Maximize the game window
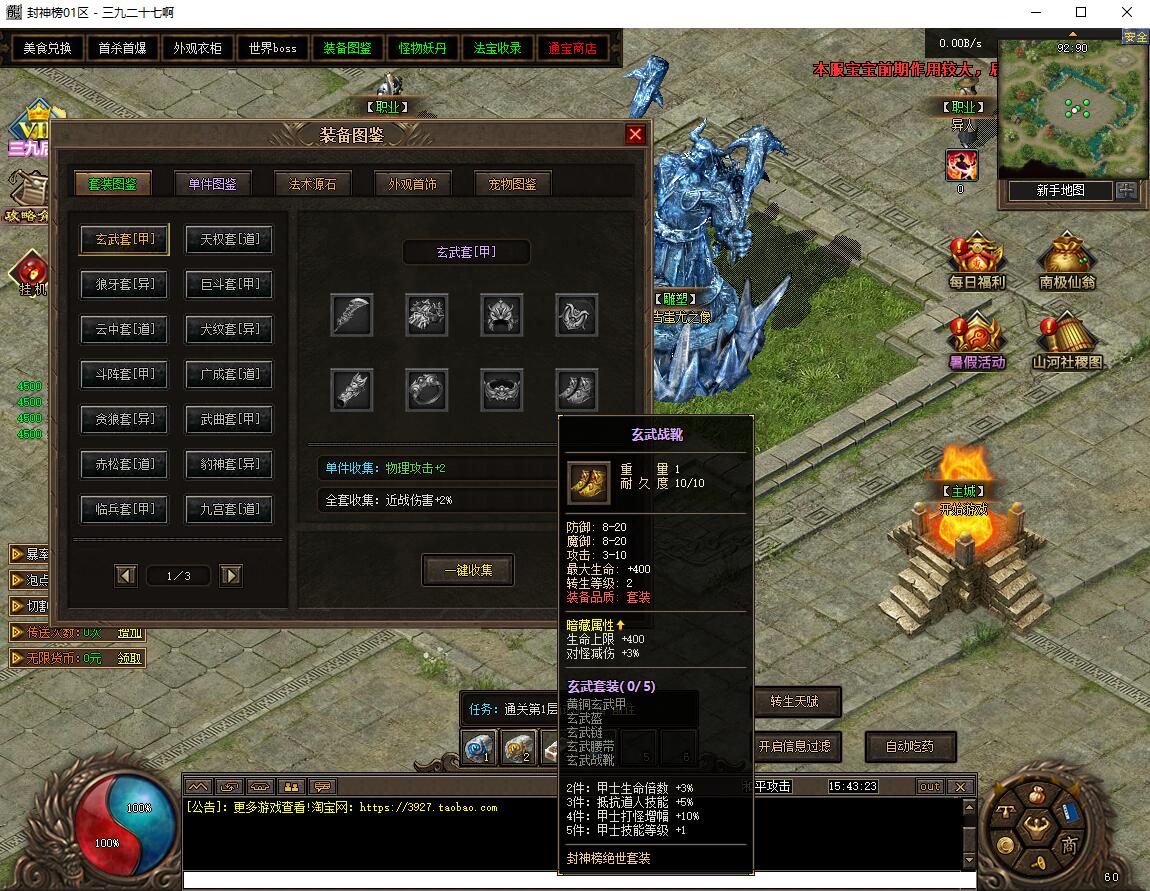 1080,13
